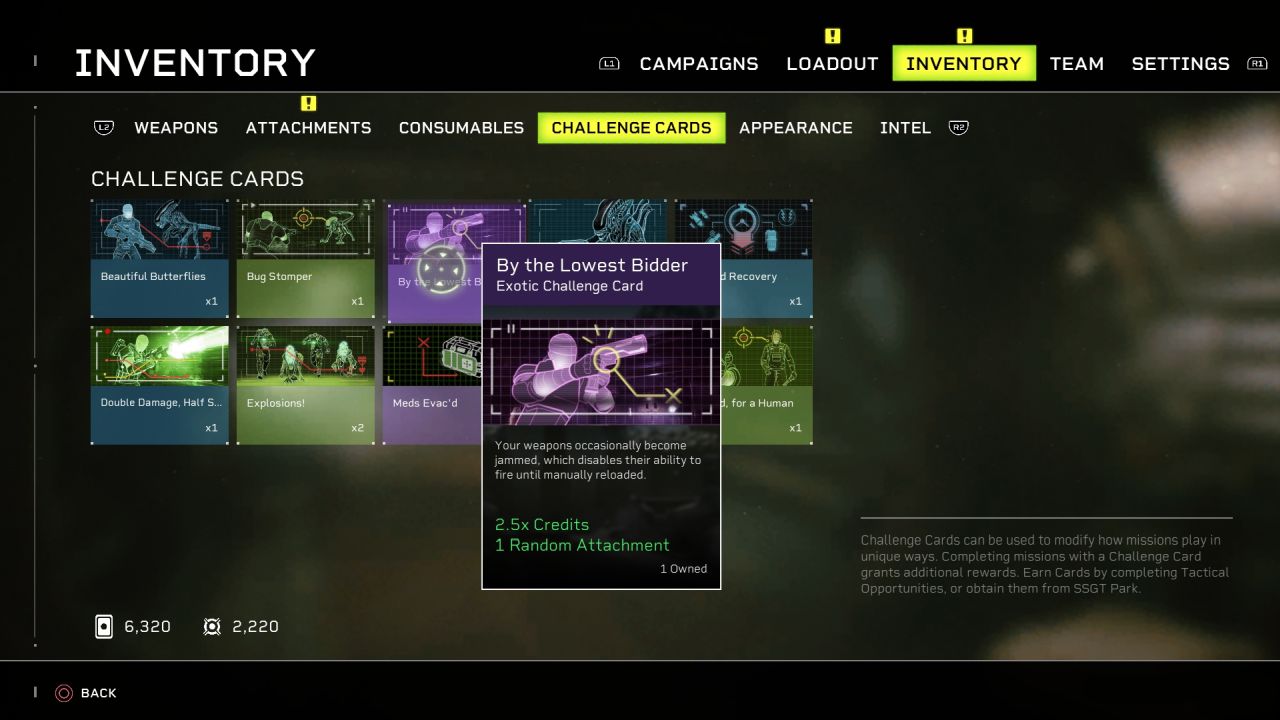Open the SETTINGS menu
The width and height of the screenshot is (1280, 720).
(1180, 63)
